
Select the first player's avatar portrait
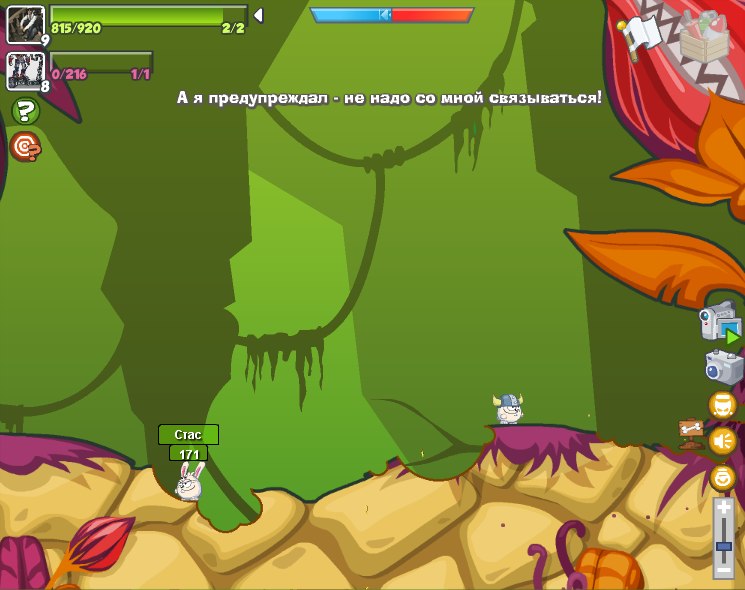[25, 24]
